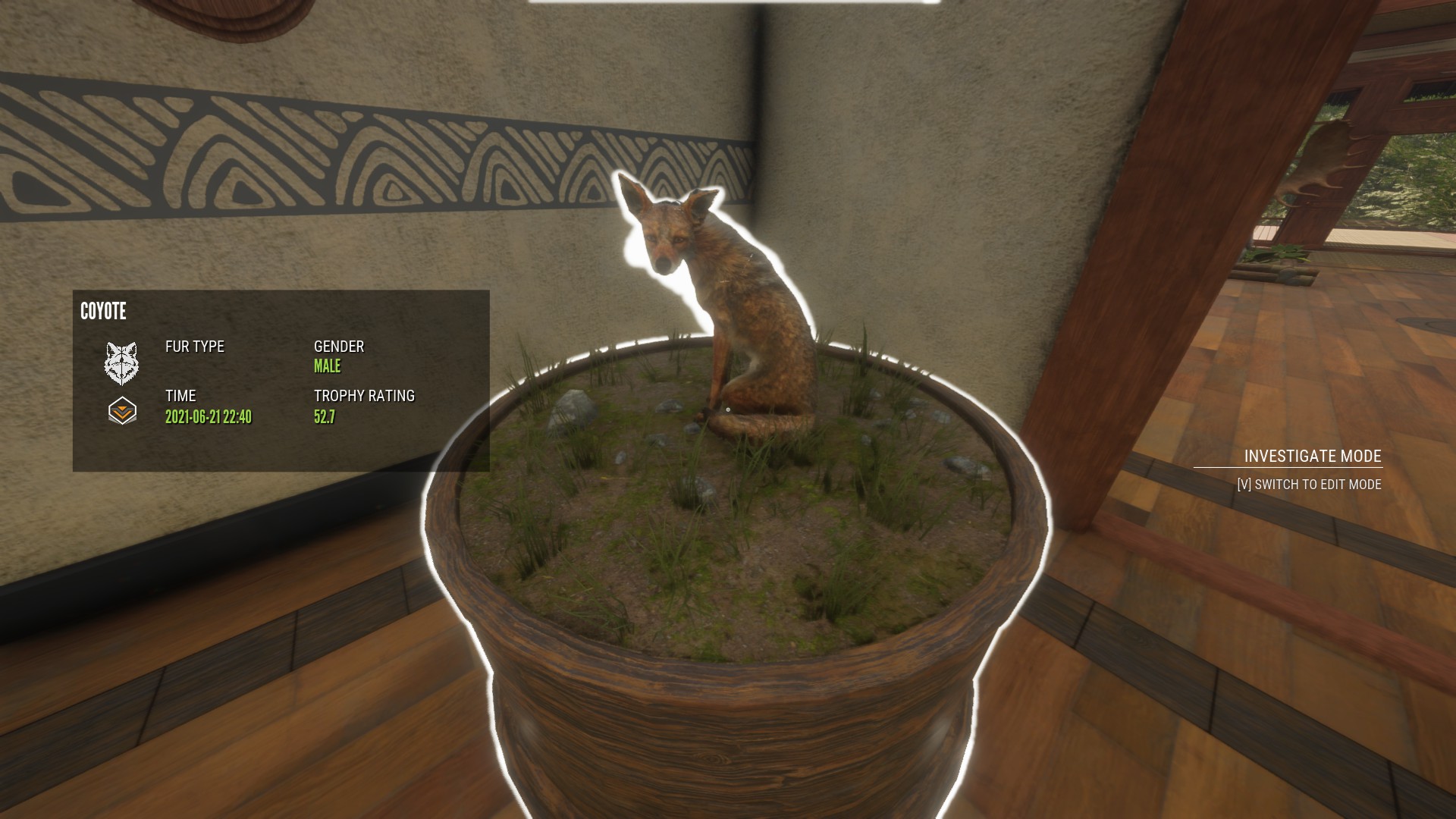
Task: Click the TROPHY RATING label
Action: tap(364, 396)
